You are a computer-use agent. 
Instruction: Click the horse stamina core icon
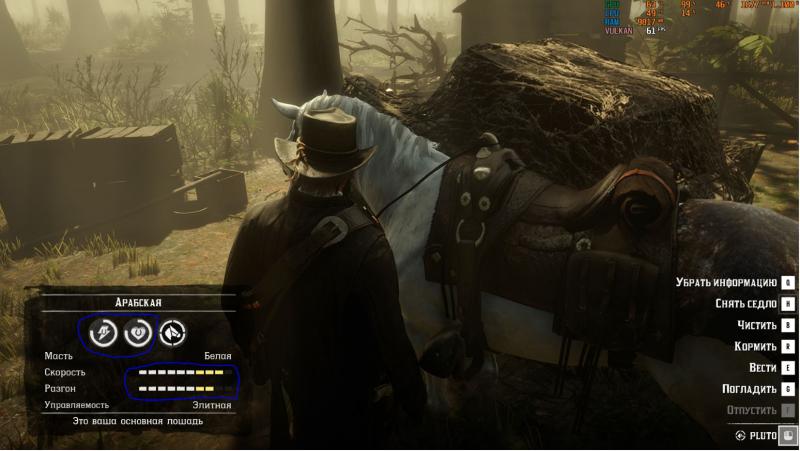pyautogui.click(x=103, y=333)
